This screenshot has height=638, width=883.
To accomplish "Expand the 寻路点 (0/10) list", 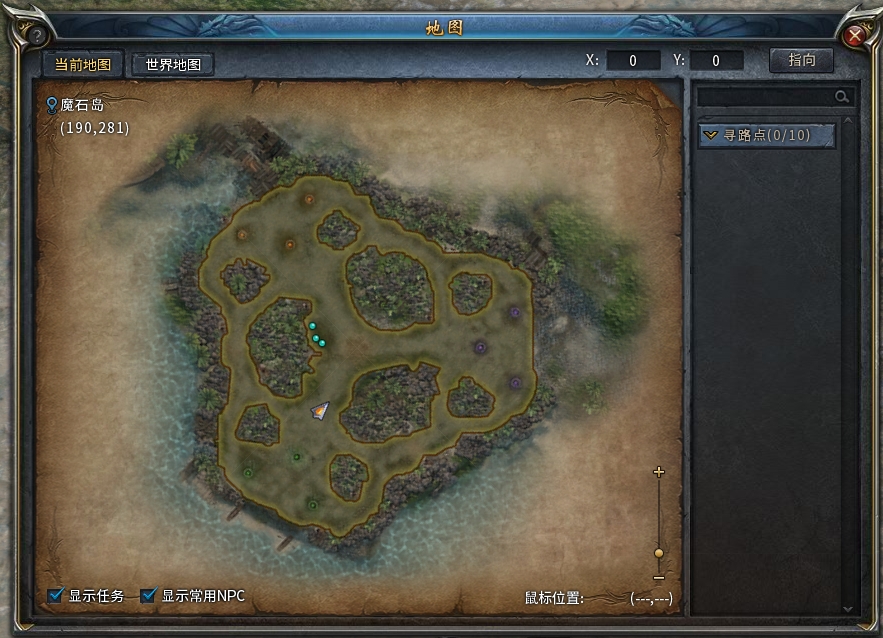I will pos(766,135).
